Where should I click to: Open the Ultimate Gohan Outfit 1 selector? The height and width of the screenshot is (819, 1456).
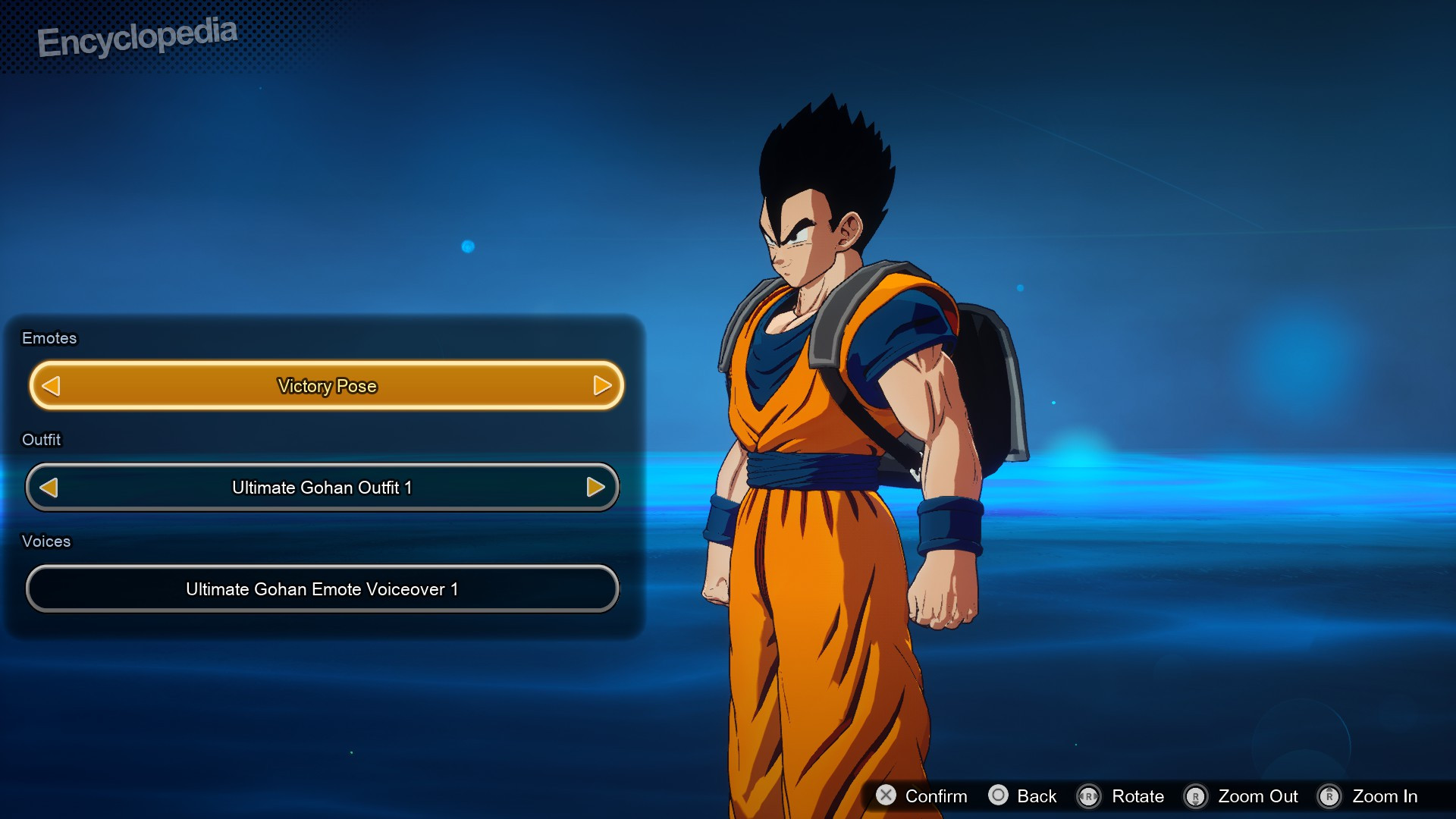pos(322,488)
